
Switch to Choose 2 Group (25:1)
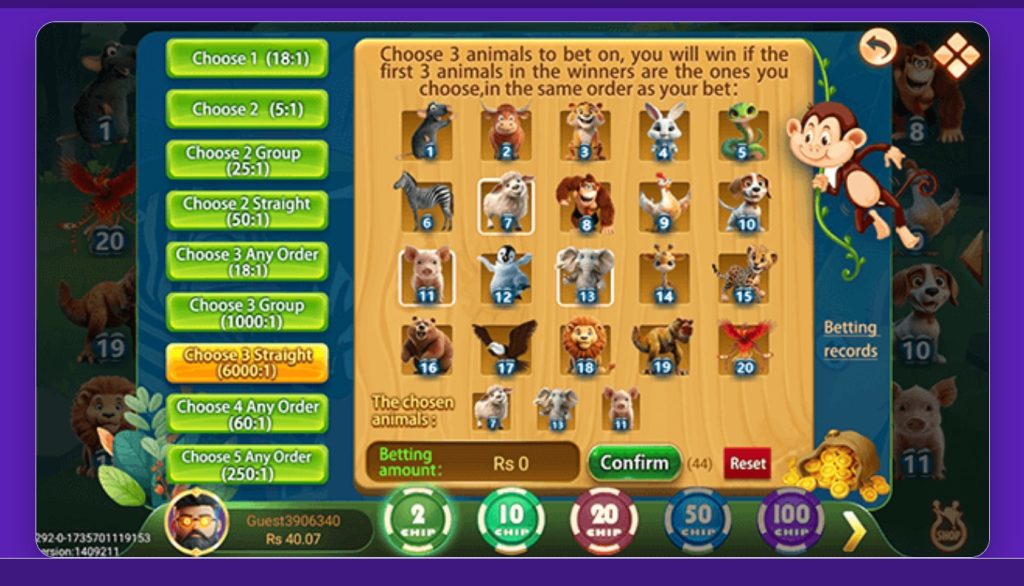point(247,161)
